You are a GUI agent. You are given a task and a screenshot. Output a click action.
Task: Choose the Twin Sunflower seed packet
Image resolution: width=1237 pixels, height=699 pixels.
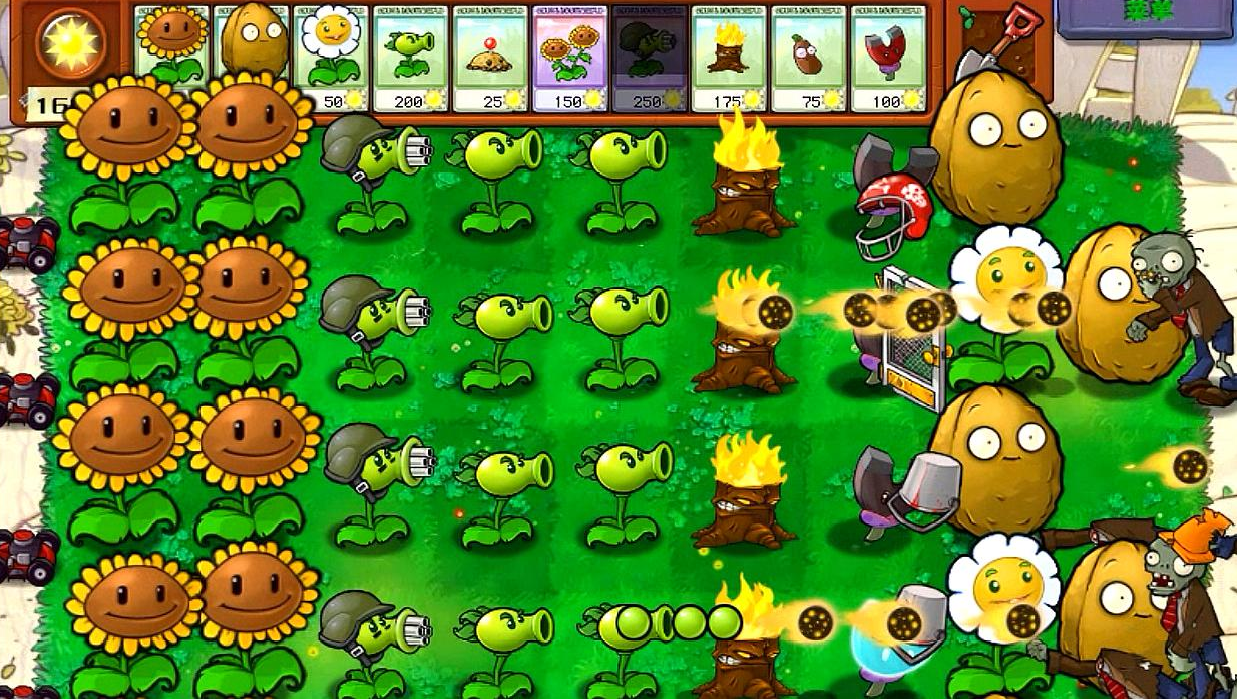pyautogui.click(x=570, y=57)
